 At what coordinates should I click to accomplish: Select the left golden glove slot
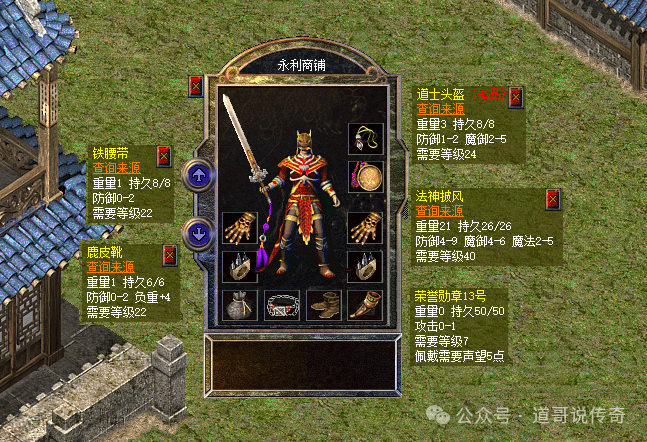(240, 228)
